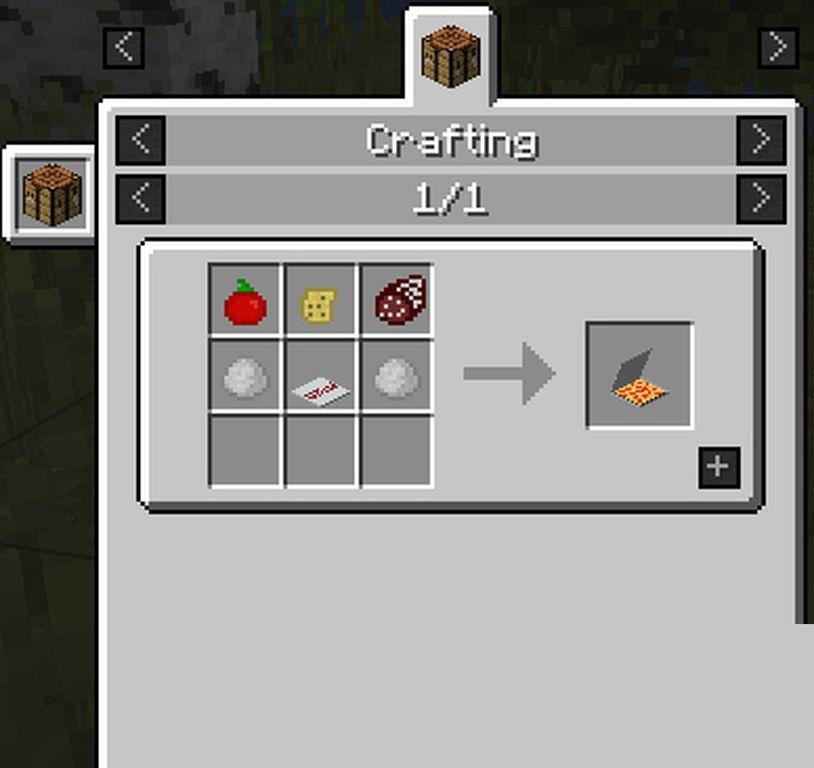Go to previous category beside Crafting title

pyautogui.click(x=141, y=140)
